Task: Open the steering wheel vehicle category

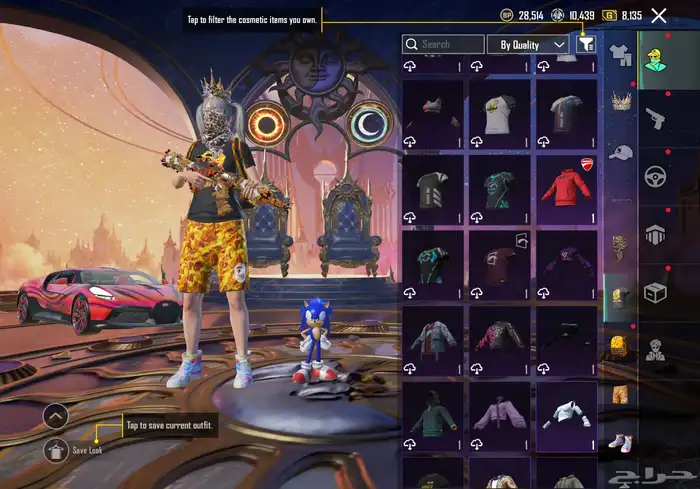Action: pyautogui.click(x=656, y=178)
